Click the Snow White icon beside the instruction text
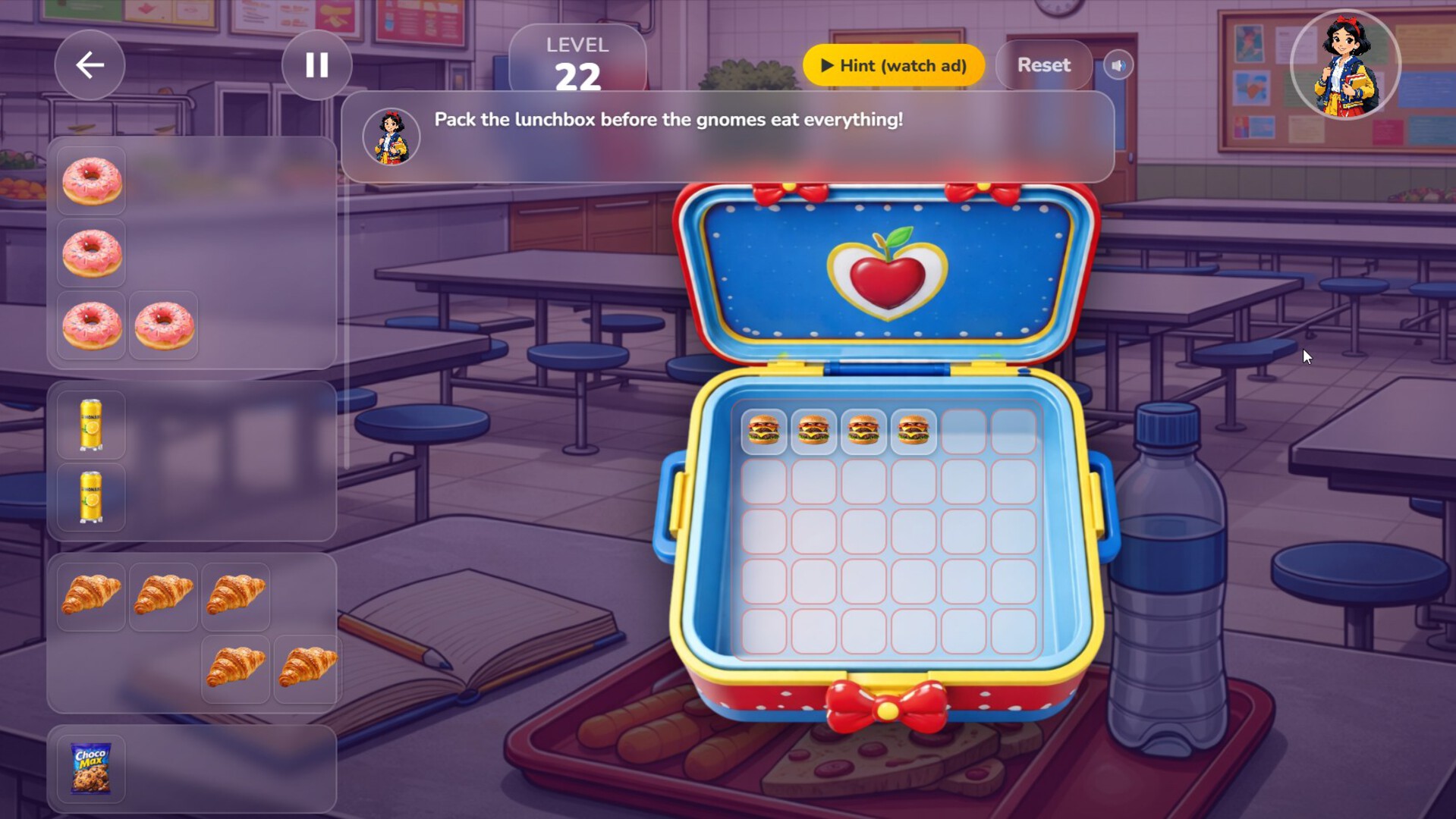This screenshot has height=819, width=1456. [391, 136]
